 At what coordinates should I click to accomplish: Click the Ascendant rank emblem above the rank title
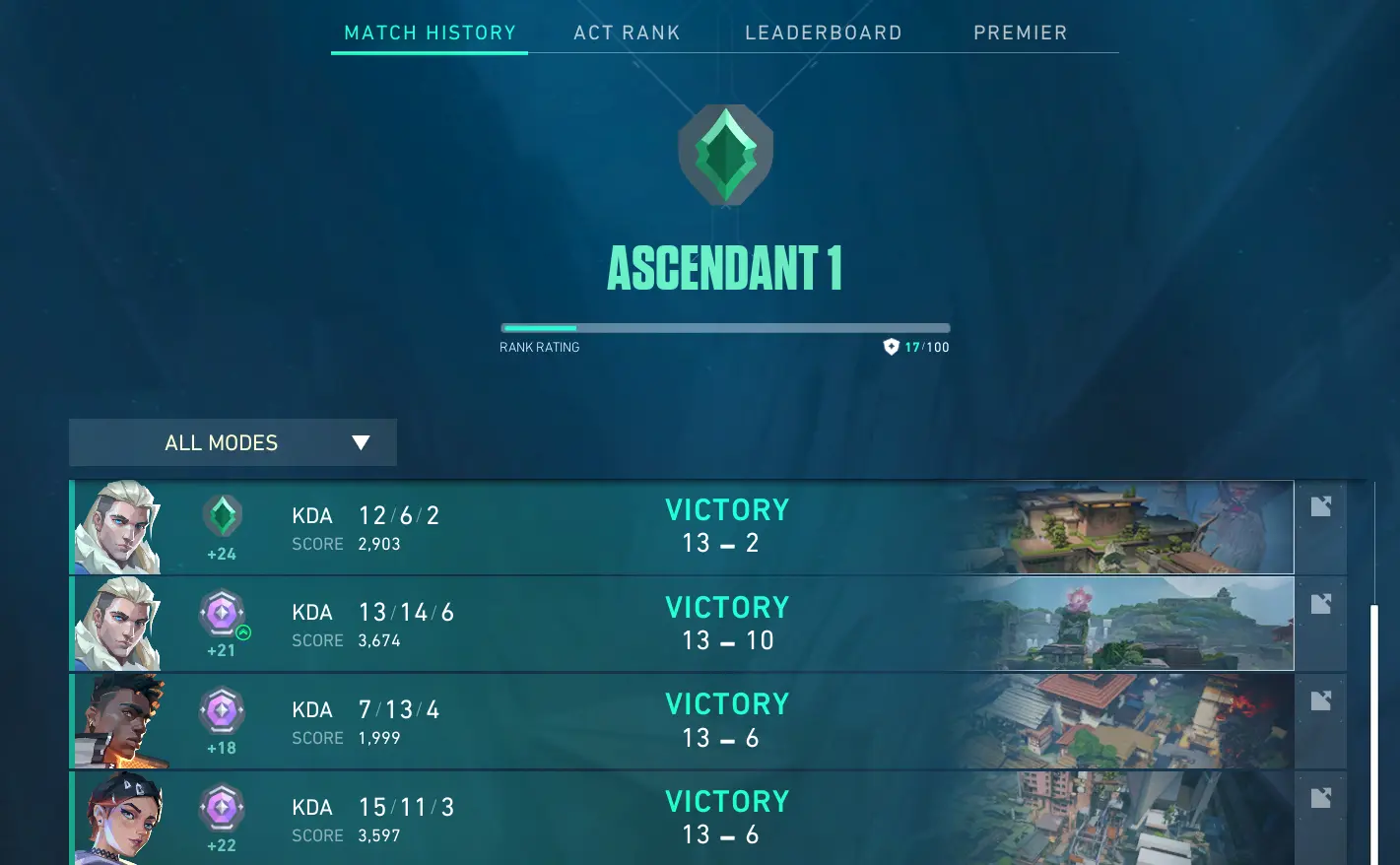[725, 154]
